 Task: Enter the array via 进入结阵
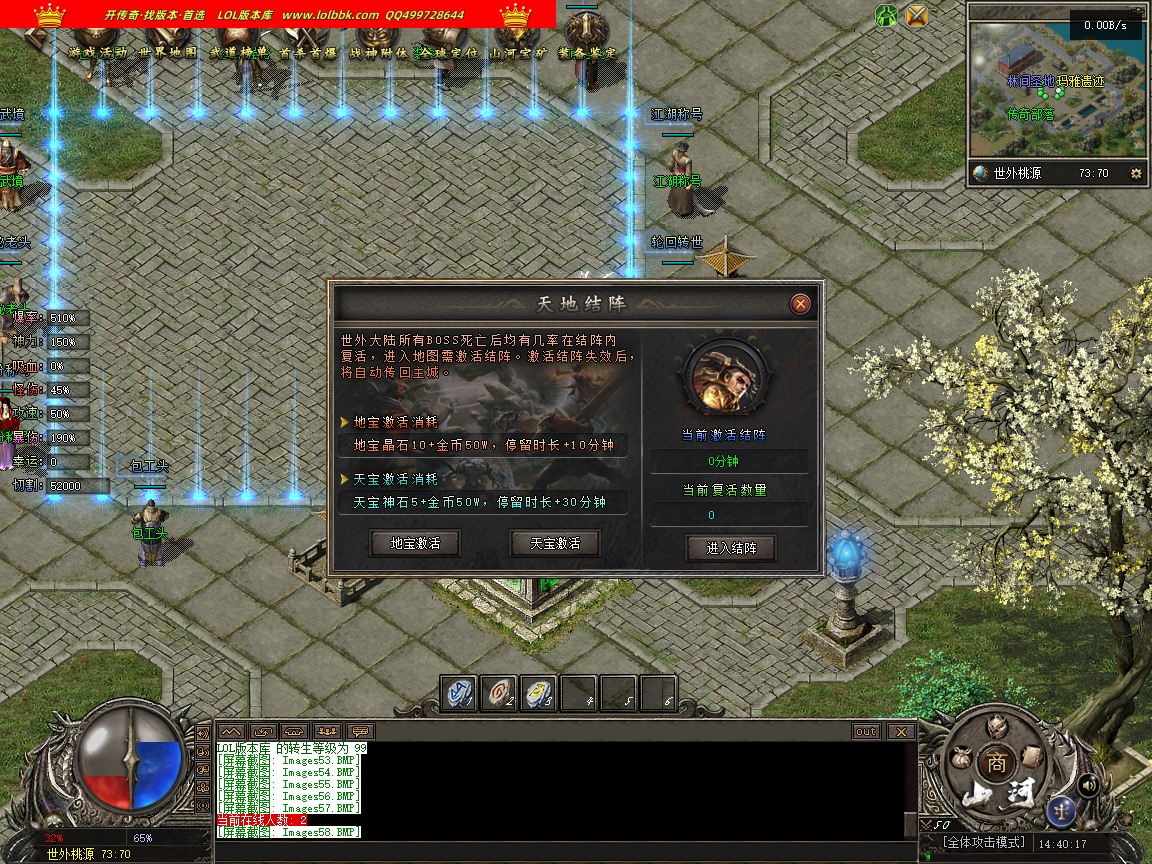point(731,548)
